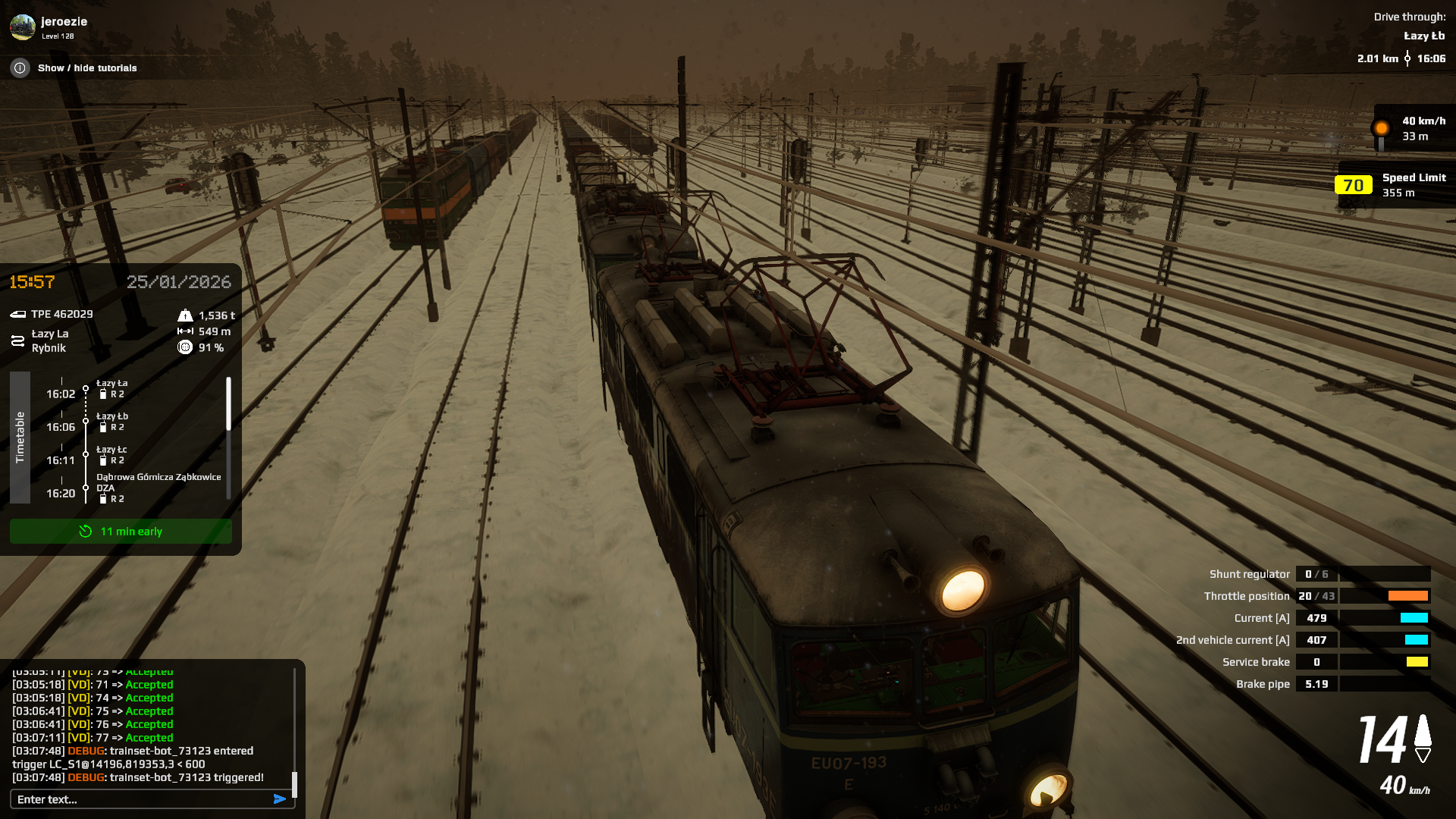Click the chat log scrollbar
This screenshot has height=819, width=1456.
pyautogui.click(x=294, y=785)
